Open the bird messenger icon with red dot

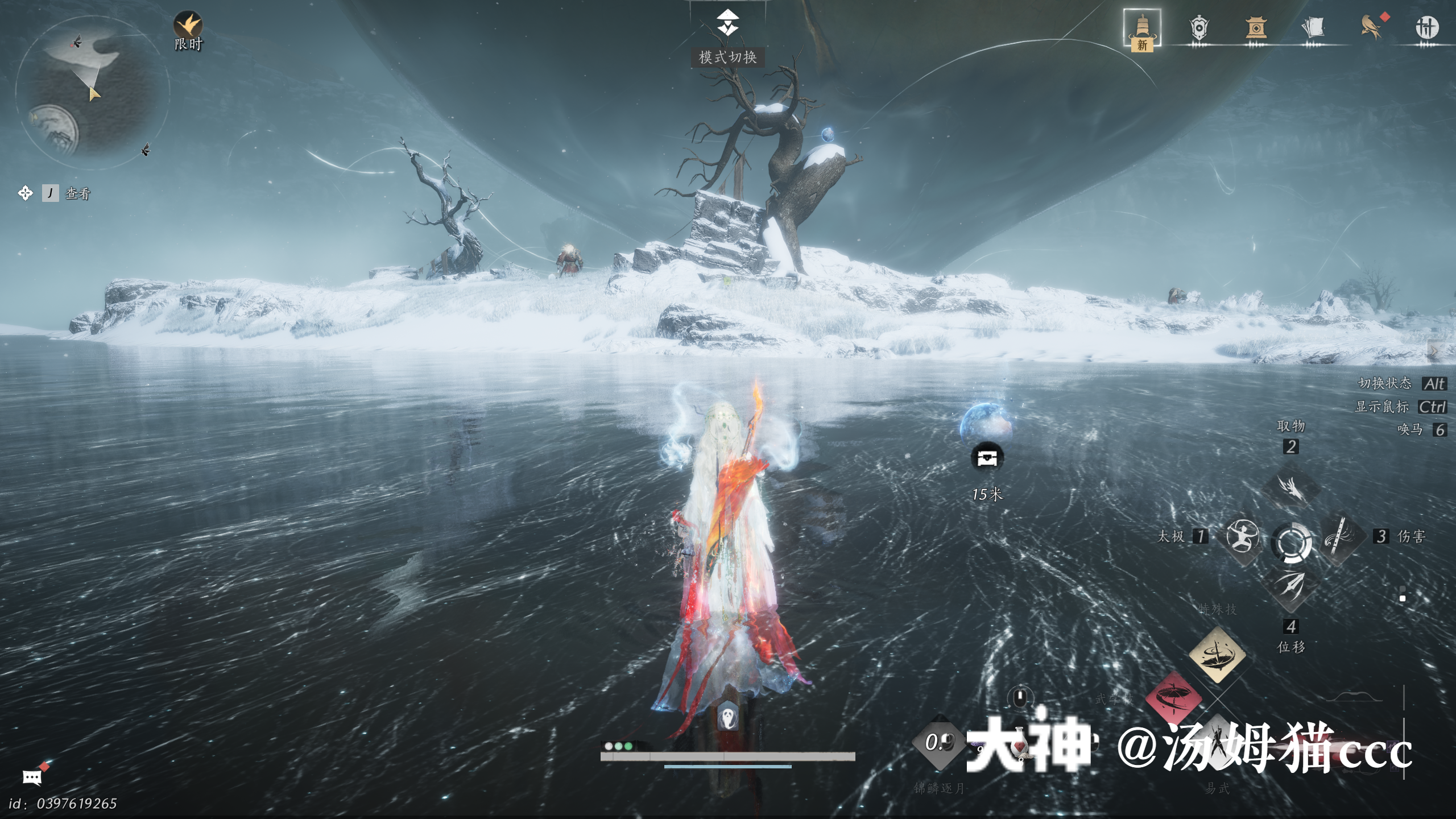[1371, 27]
